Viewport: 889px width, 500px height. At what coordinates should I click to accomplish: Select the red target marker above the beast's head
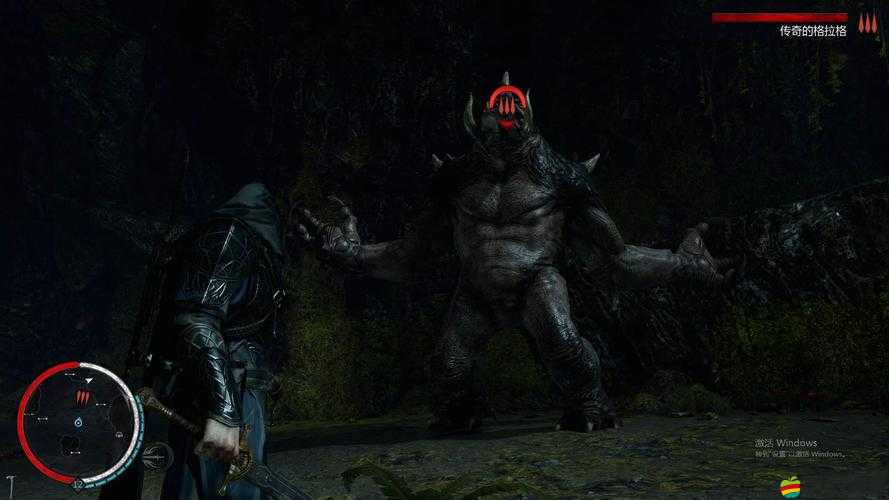point(507,103)
